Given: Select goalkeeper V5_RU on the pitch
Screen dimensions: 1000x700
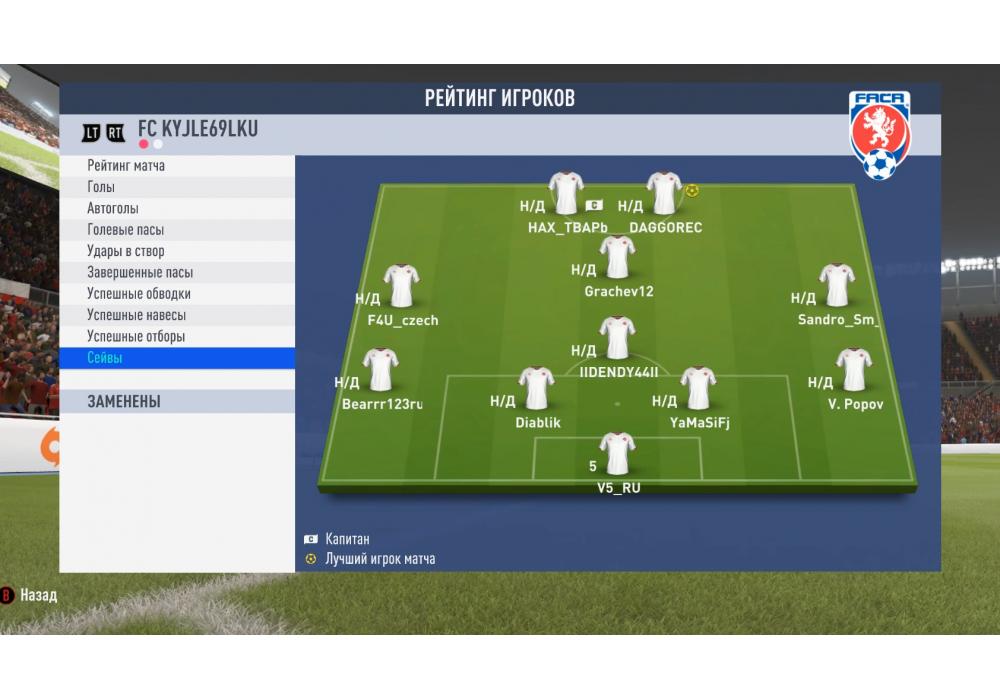Looking at the screenshot, I should 617,454.
